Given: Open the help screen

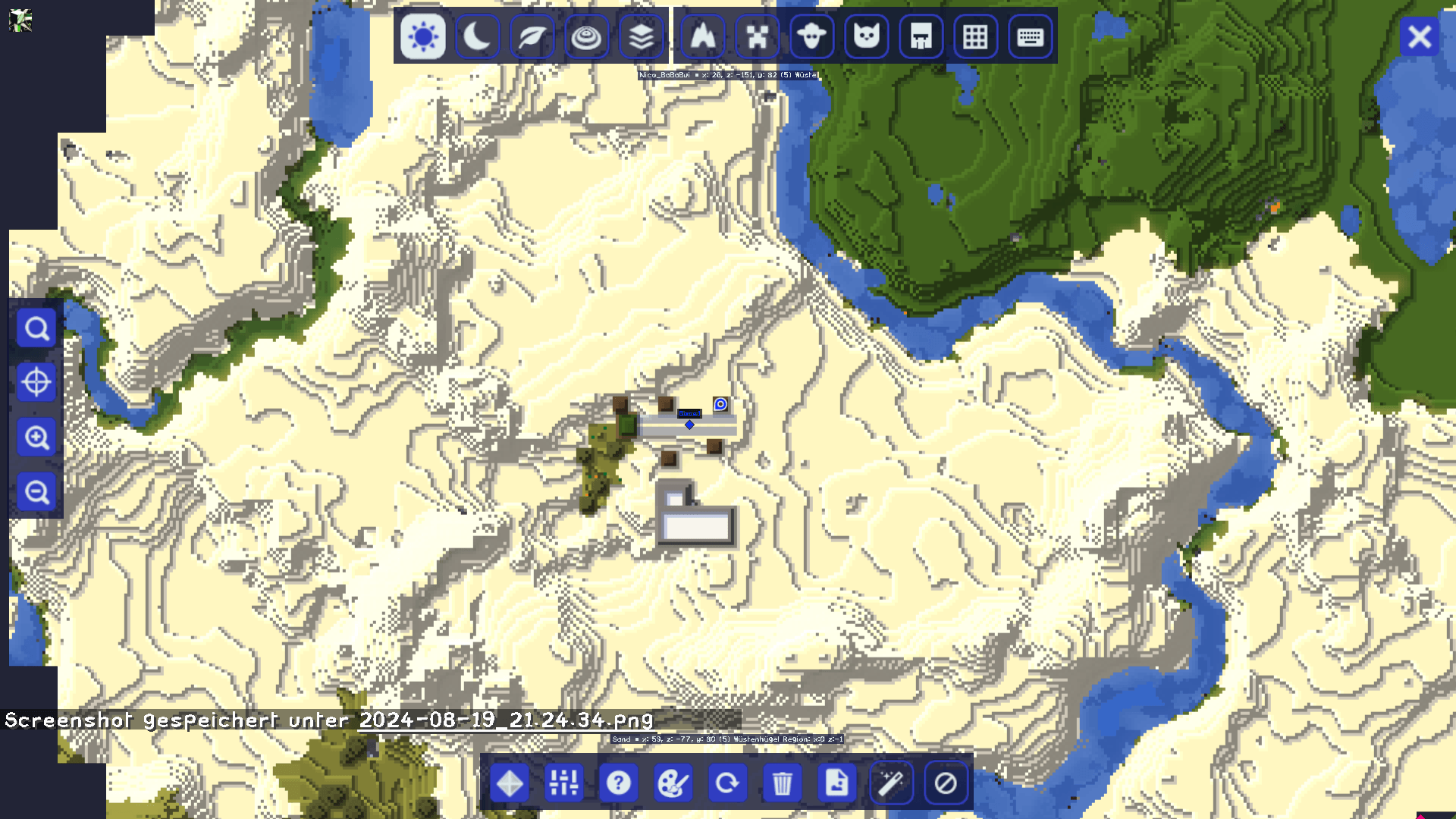Looking at the screenshot, I should click(618, 783).
